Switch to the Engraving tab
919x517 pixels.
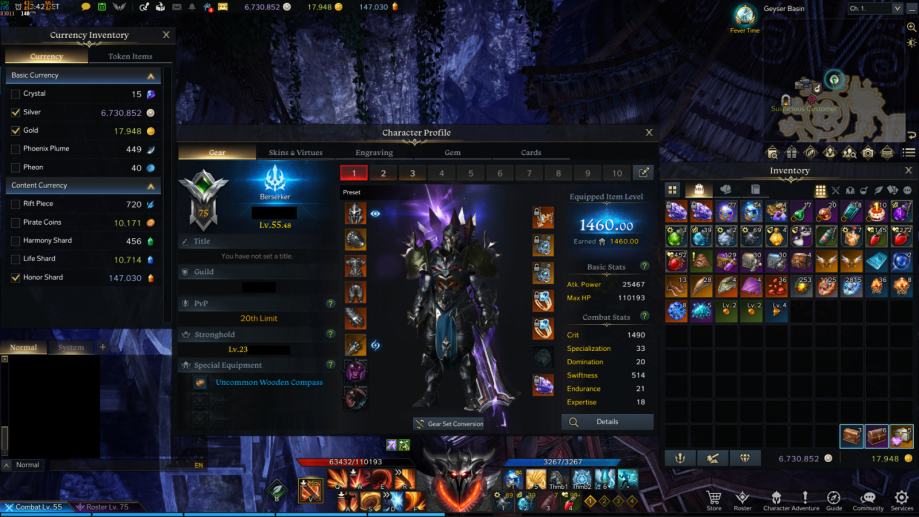[374, 153]
